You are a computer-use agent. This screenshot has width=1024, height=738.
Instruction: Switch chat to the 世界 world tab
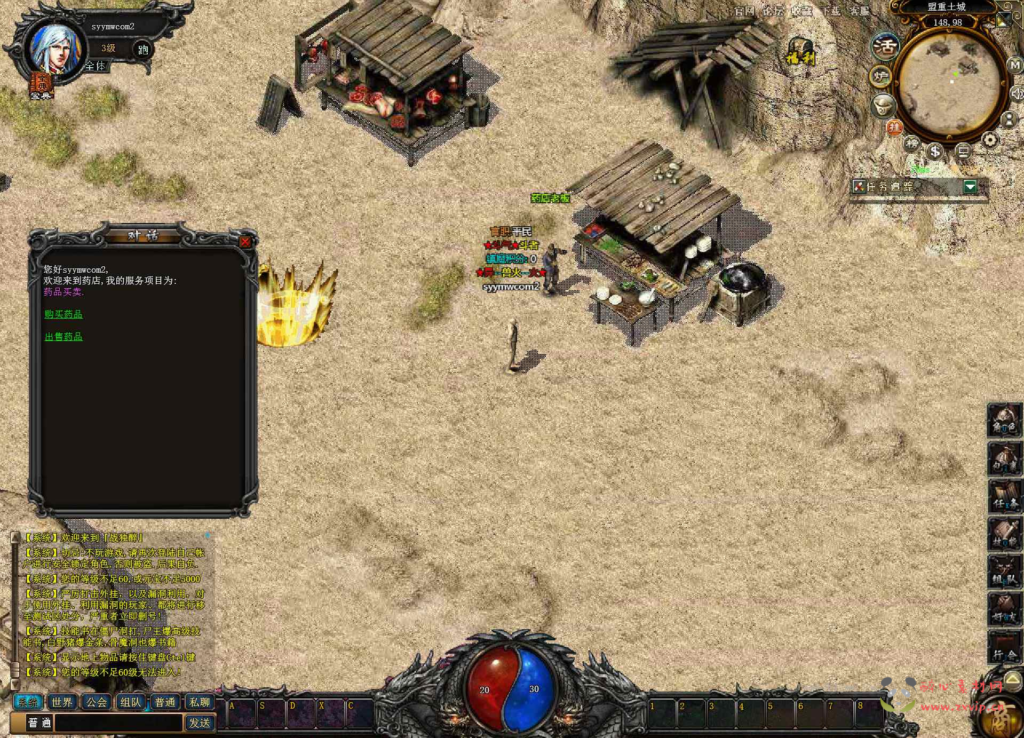(x=62, y=702)
